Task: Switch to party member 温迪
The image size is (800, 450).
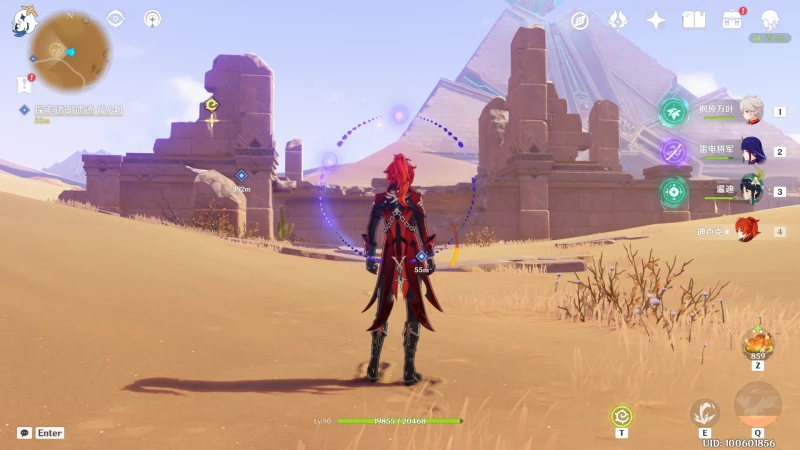Action: coord(752,191)
